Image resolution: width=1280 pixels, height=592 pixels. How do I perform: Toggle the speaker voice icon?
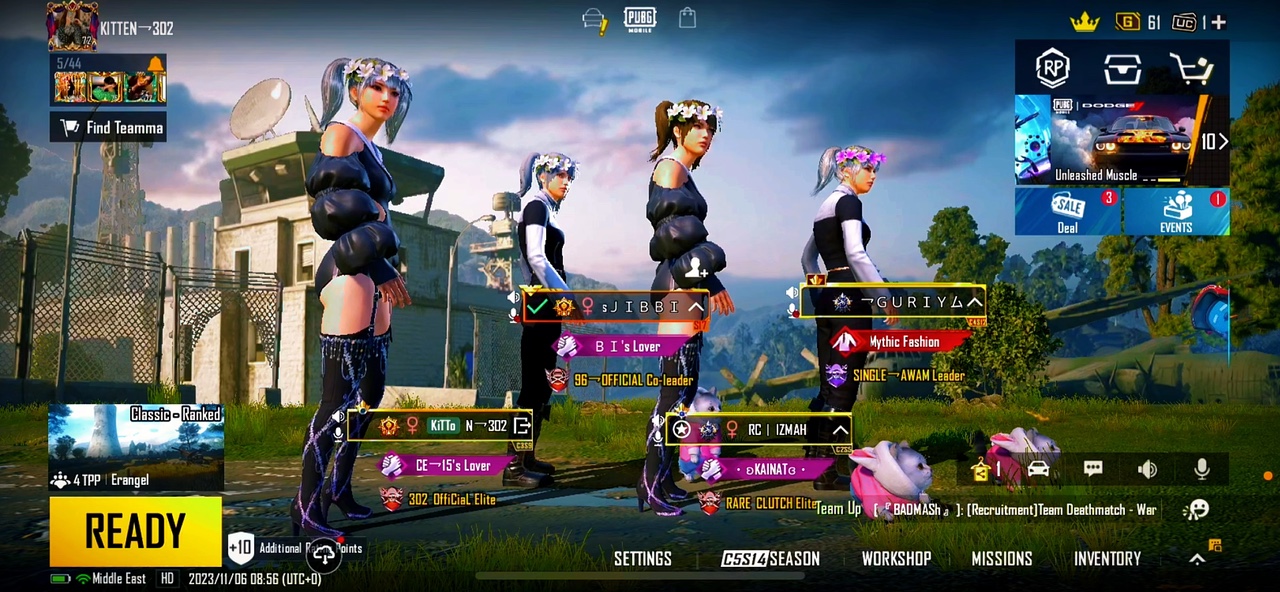pyautogui.click(x=1147, y=469)
